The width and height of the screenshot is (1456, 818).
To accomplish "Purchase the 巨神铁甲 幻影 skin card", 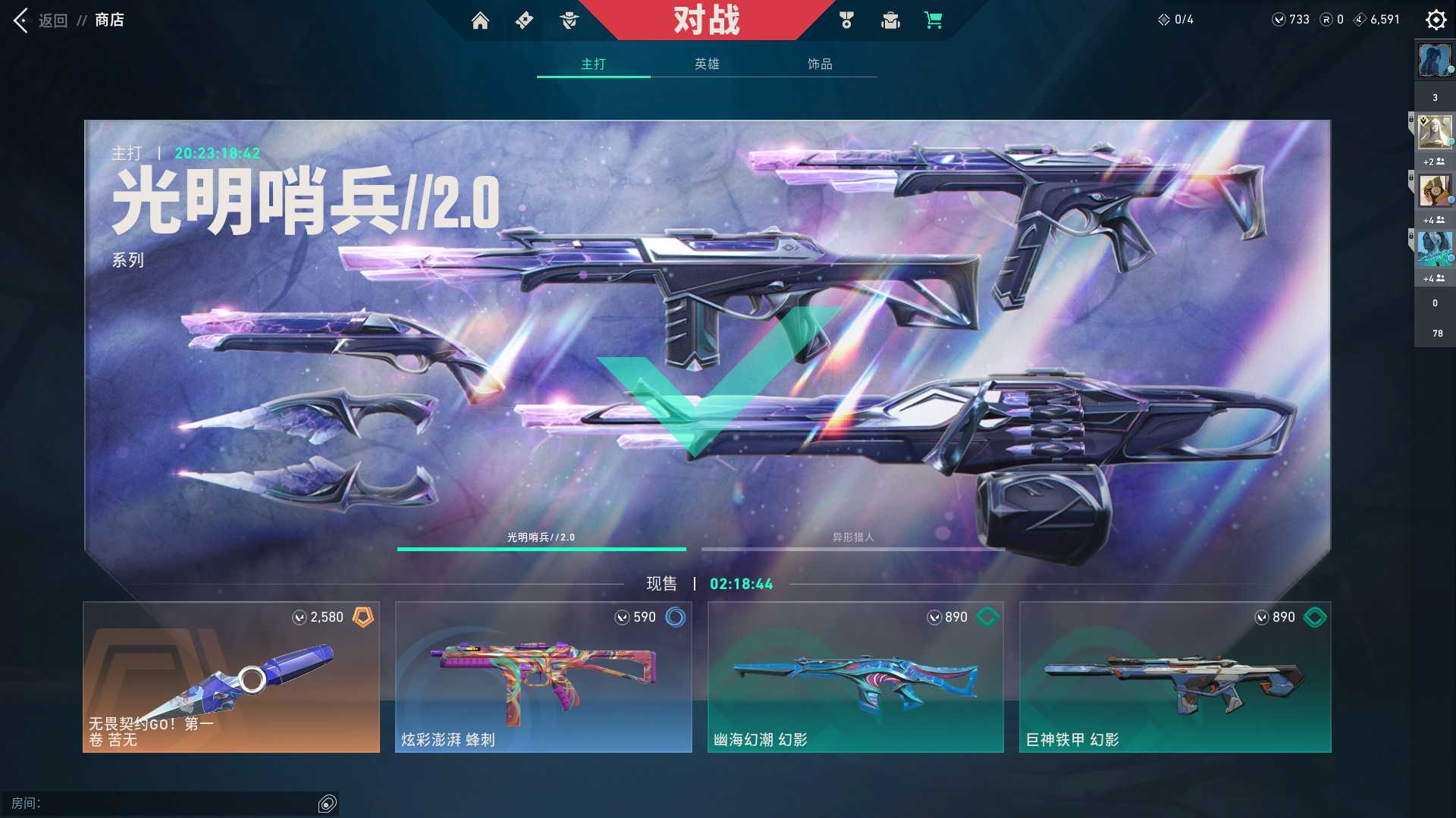I will pos(1174,679).
